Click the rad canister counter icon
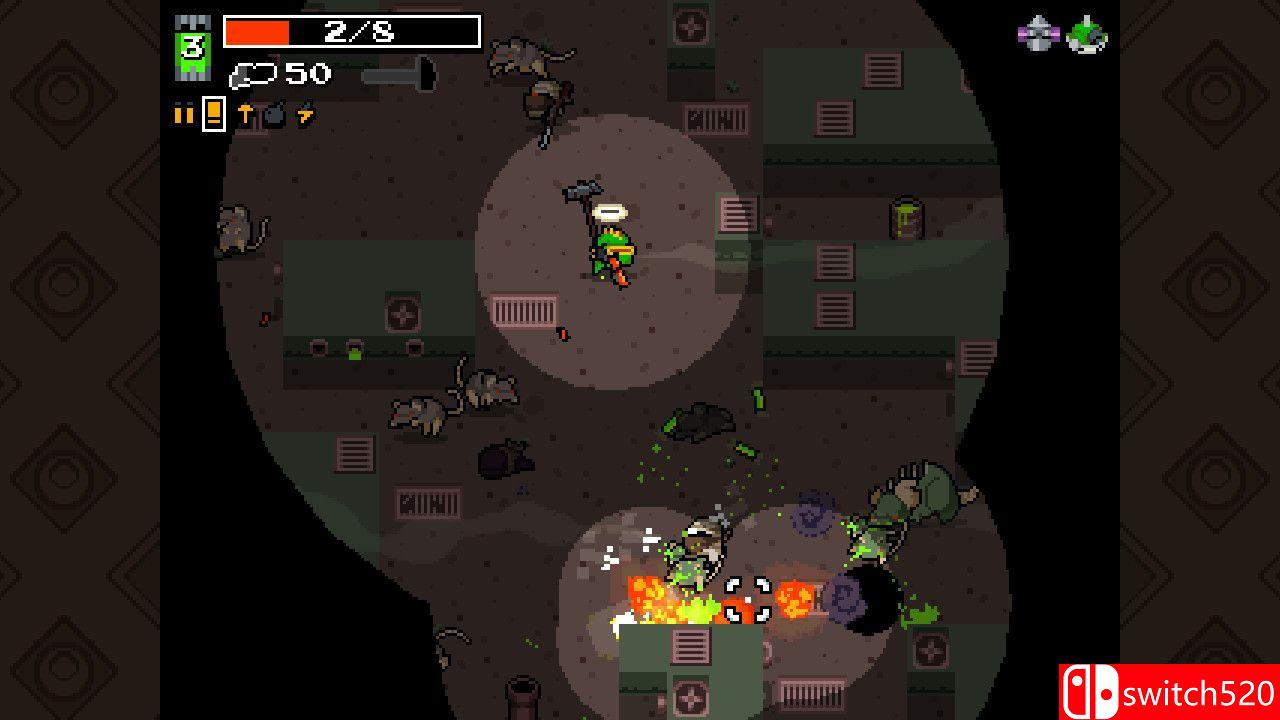Image resolution: width=1280 pixels, height=720 pixels. [252, 74]
